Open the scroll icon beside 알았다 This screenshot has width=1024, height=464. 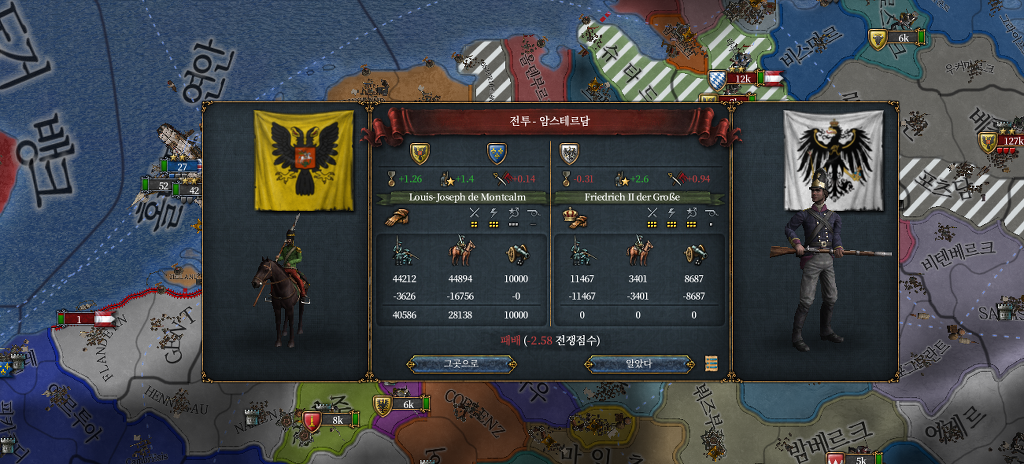tap(711, 362)
